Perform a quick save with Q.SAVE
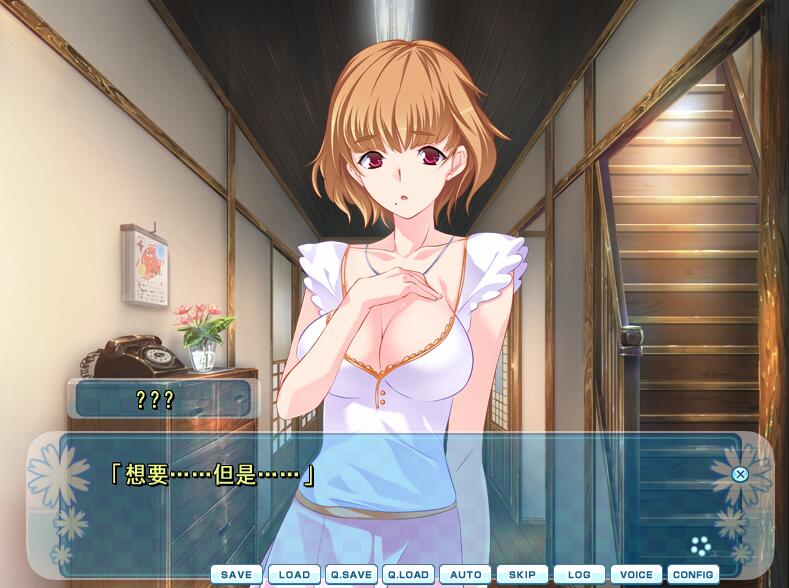The height and width of the screenshot is (588, 789). [x=351, y=575]
